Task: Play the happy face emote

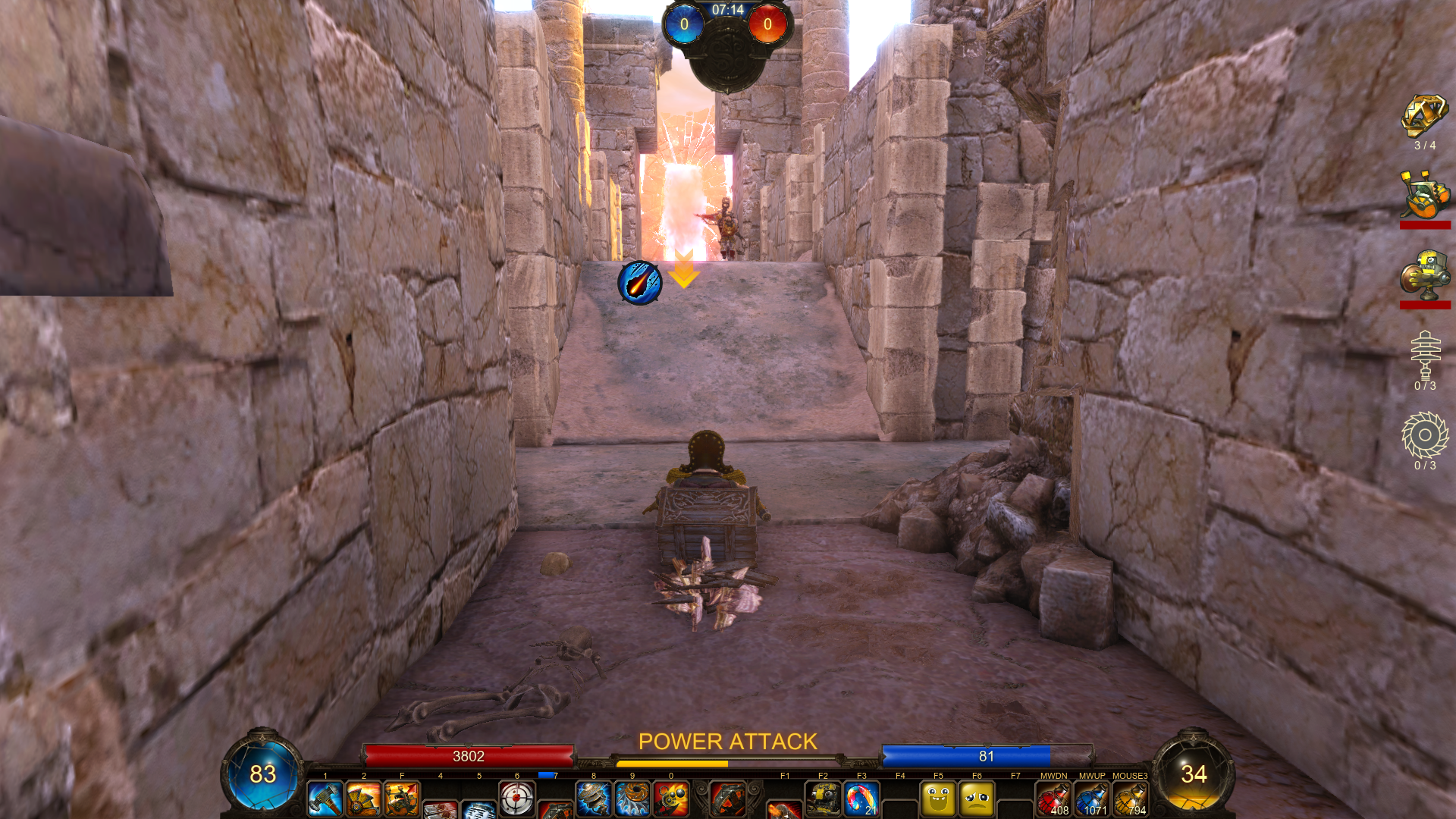Action: [x=938, y=799]
